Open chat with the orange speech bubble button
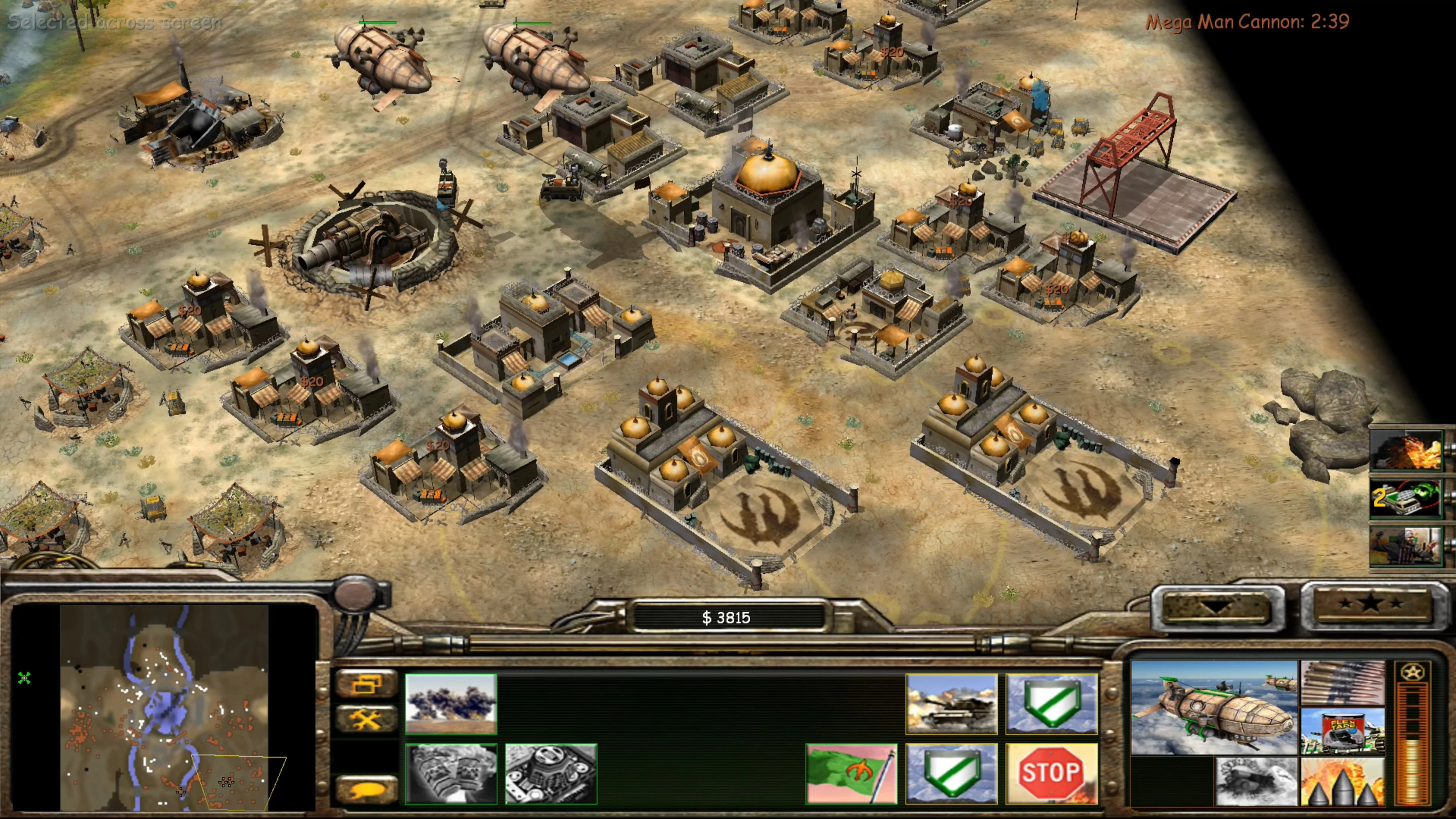 point(367,789)
